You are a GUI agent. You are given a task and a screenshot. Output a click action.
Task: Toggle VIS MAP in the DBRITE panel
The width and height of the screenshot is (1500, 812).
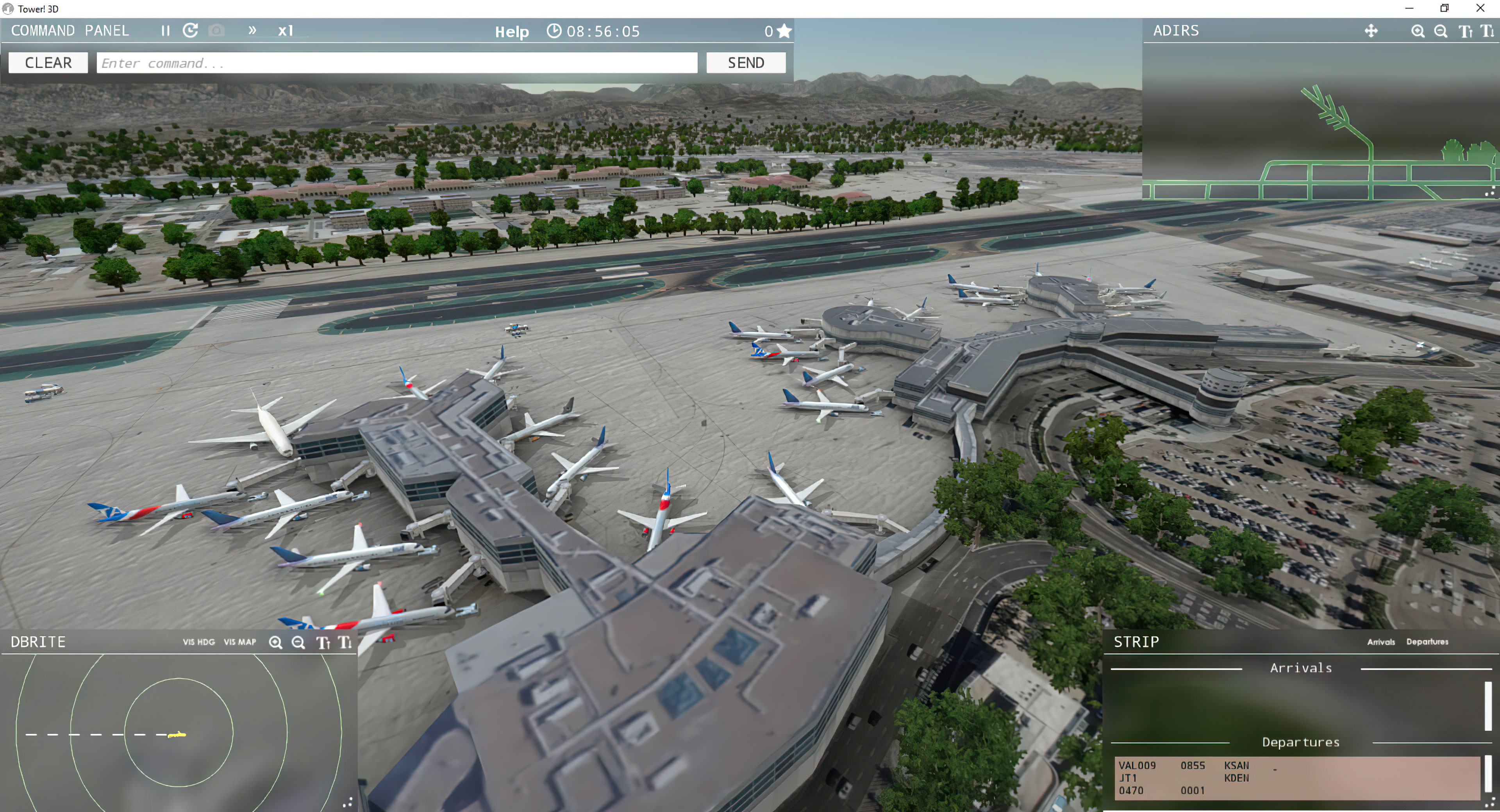(239, 642)
